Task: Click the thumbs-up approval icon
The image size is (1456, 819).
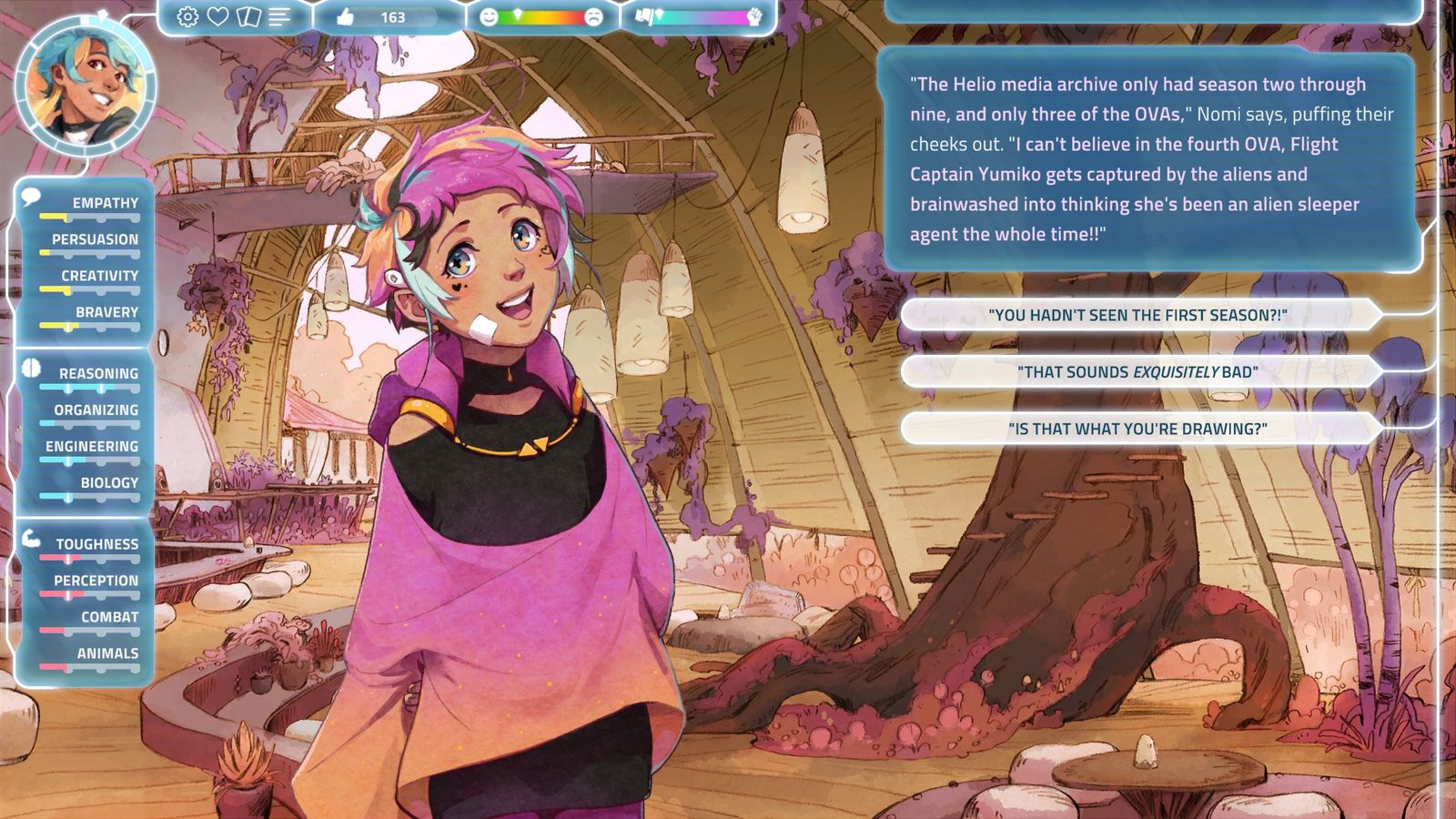Action: pyautogui.click(x=346, y=15)
